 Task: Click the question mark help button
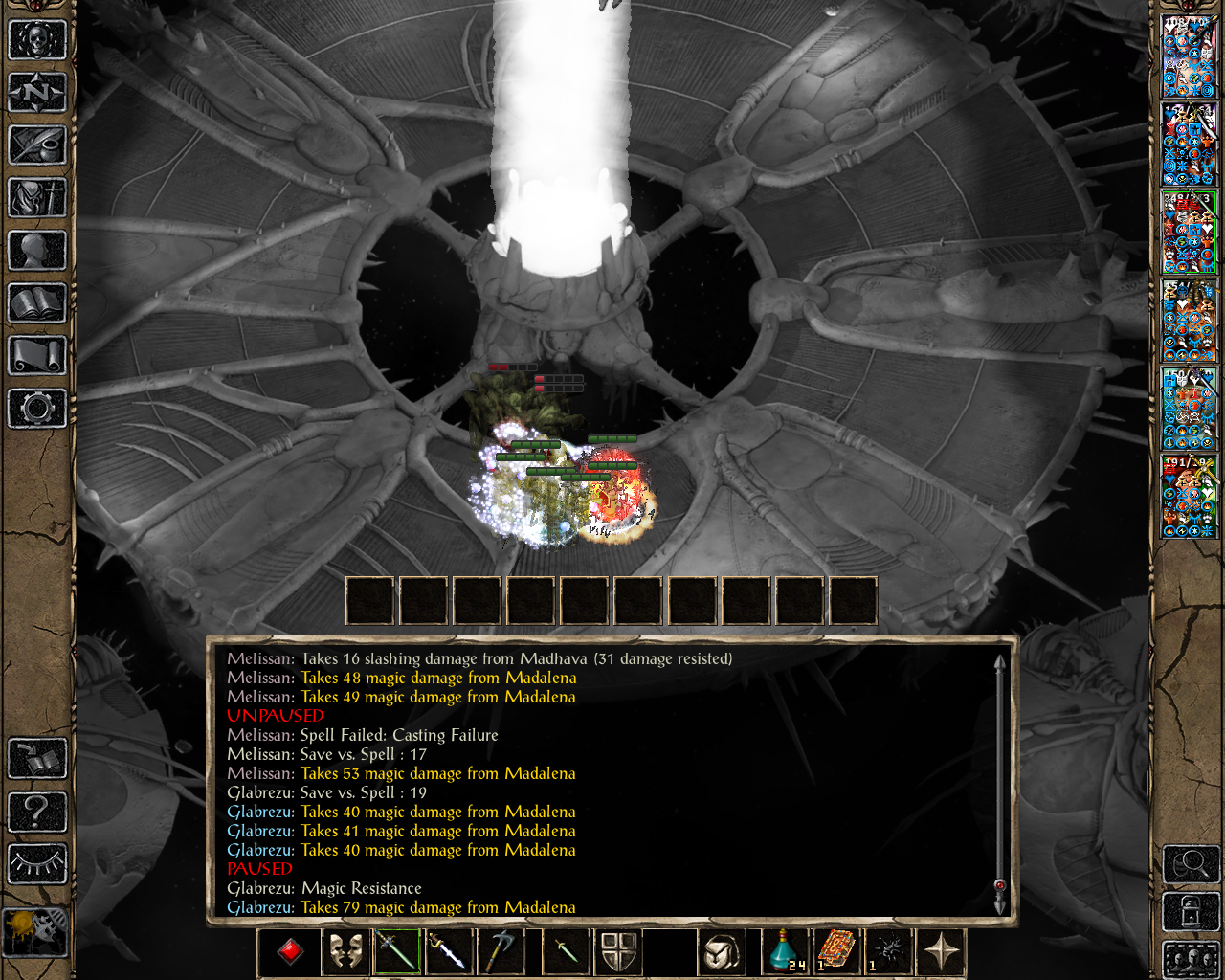point(37,812)
